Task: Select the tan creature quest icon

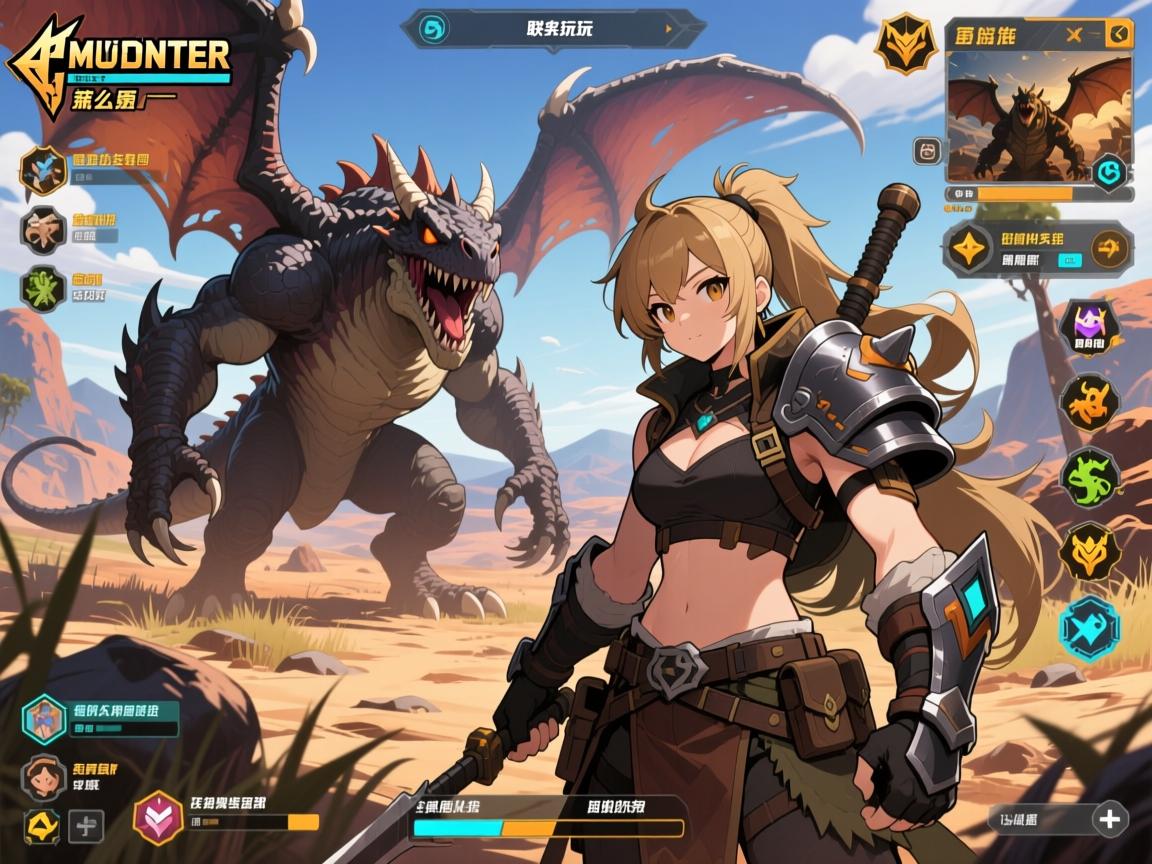Action: (43, 229)
